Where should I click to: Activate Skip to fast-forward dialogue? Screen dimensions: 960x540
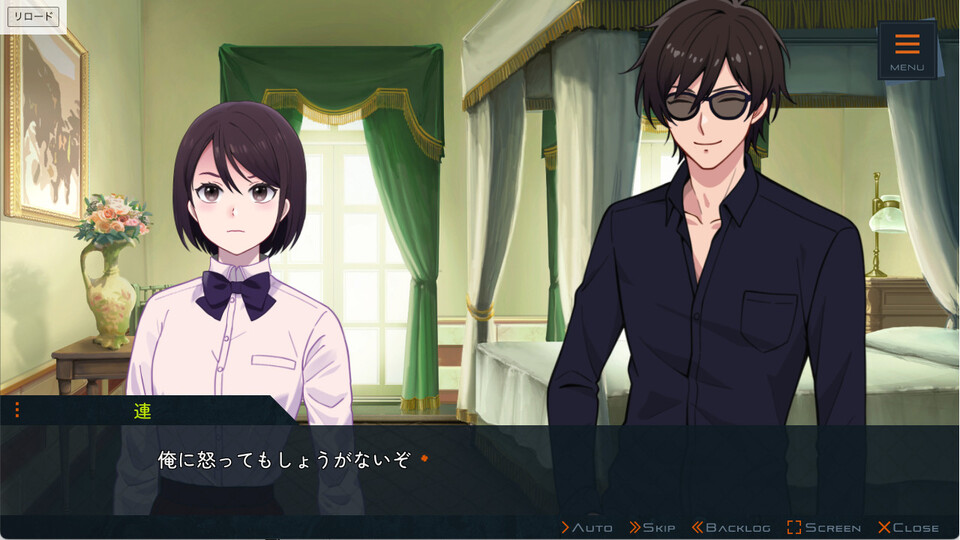point(653,527)
